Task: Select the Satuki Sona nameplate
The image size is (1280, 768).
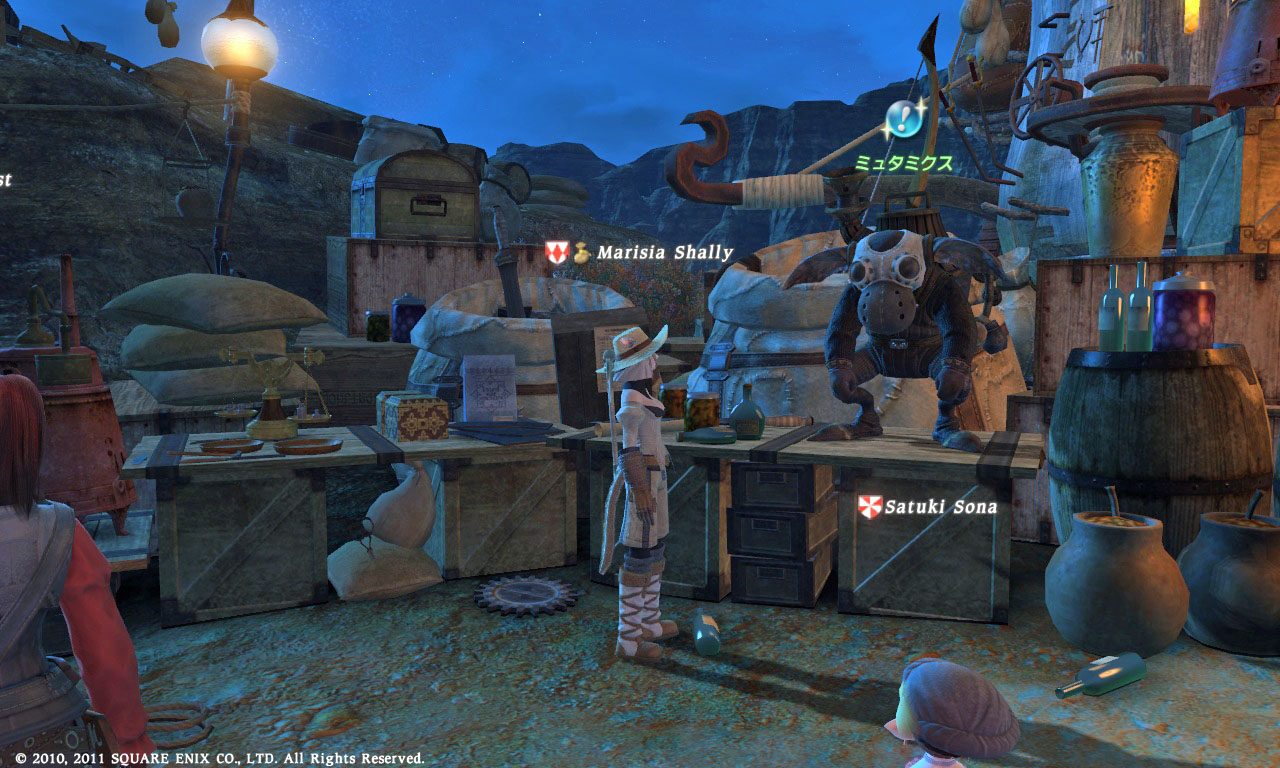Action: point(940,507)
